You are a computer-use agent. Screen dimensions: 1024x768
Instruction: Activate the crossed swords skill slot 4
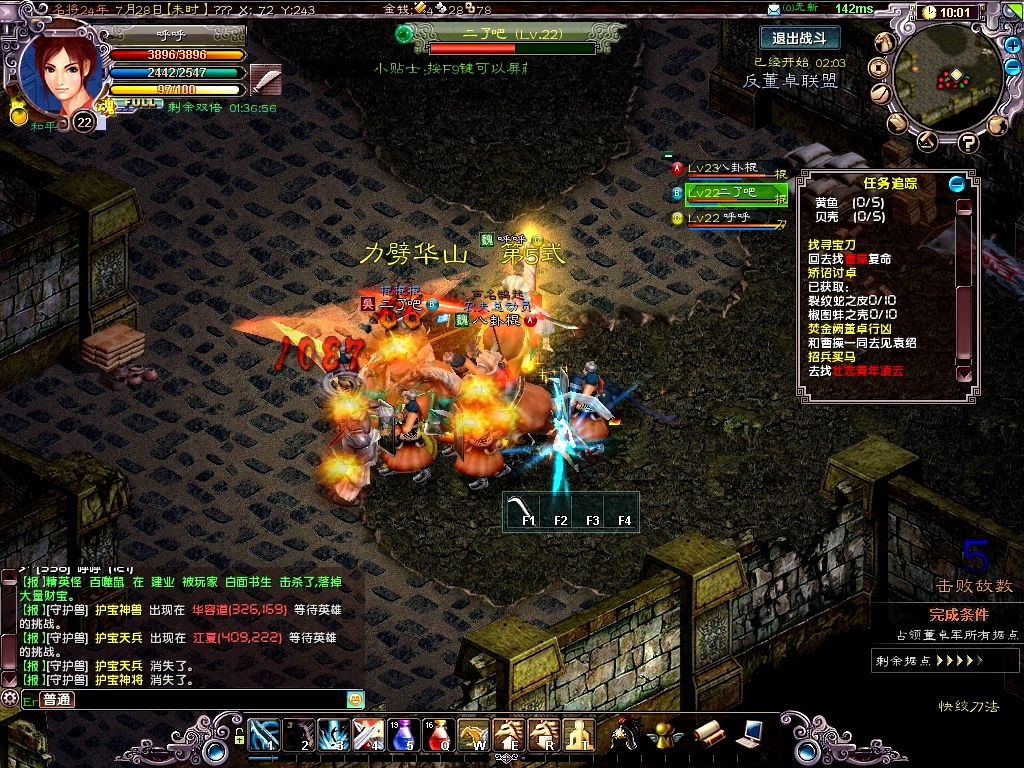(x=368, y=734)
